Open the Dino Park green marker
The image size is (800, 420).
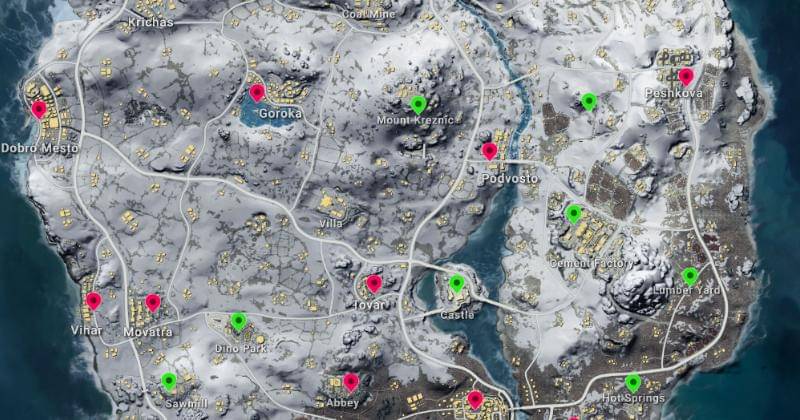coord(238,321)
